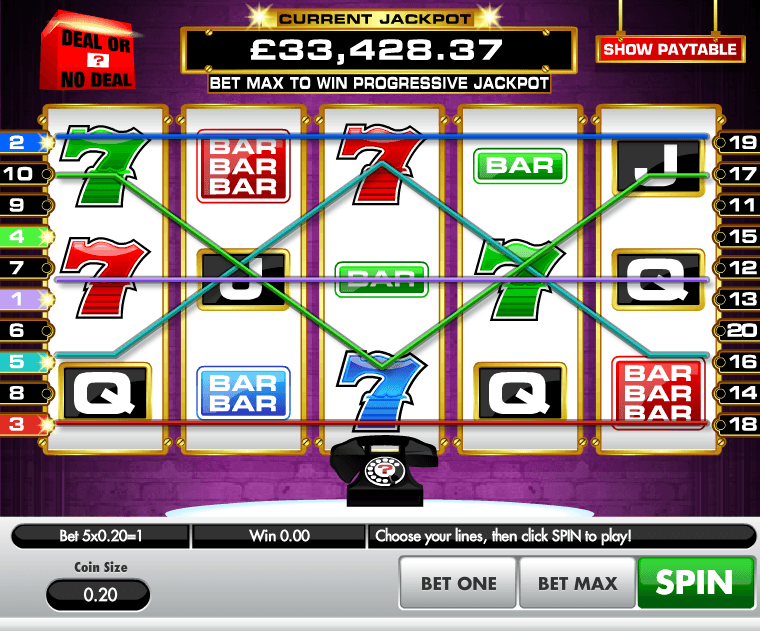Choose payline number 18 marker

(741, 424)
